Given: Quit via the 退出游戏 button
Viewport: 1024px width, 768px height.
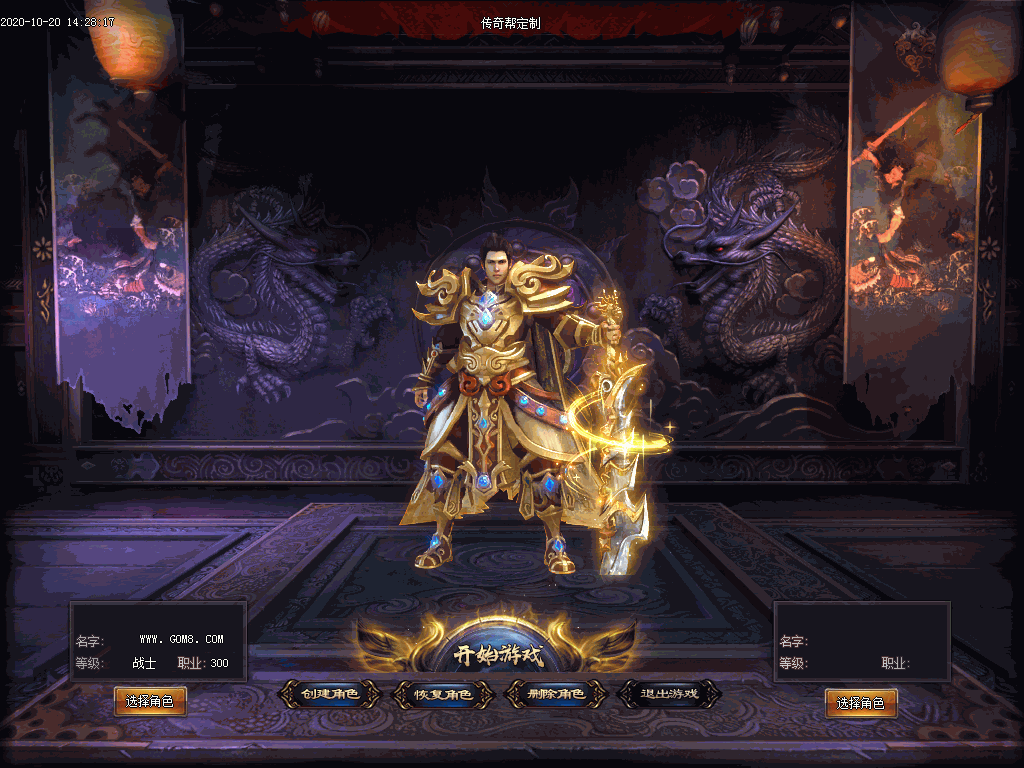Looking at the screenshot, I should 670,694.
